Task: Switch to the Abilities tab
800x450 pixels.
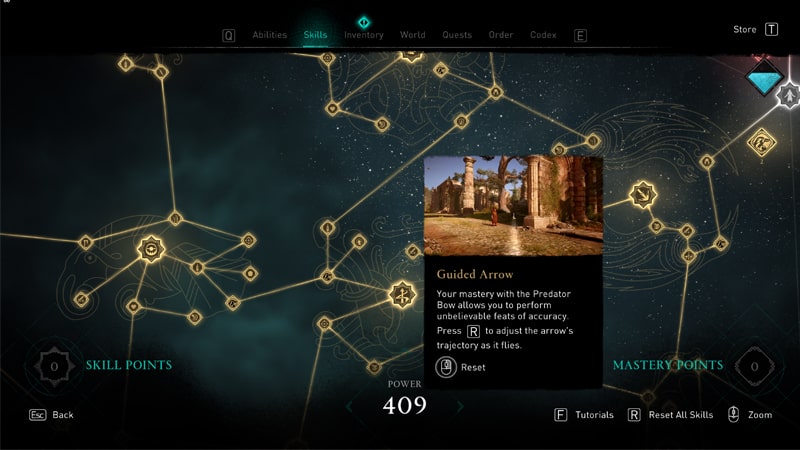Action: click(x=269, y=35)
